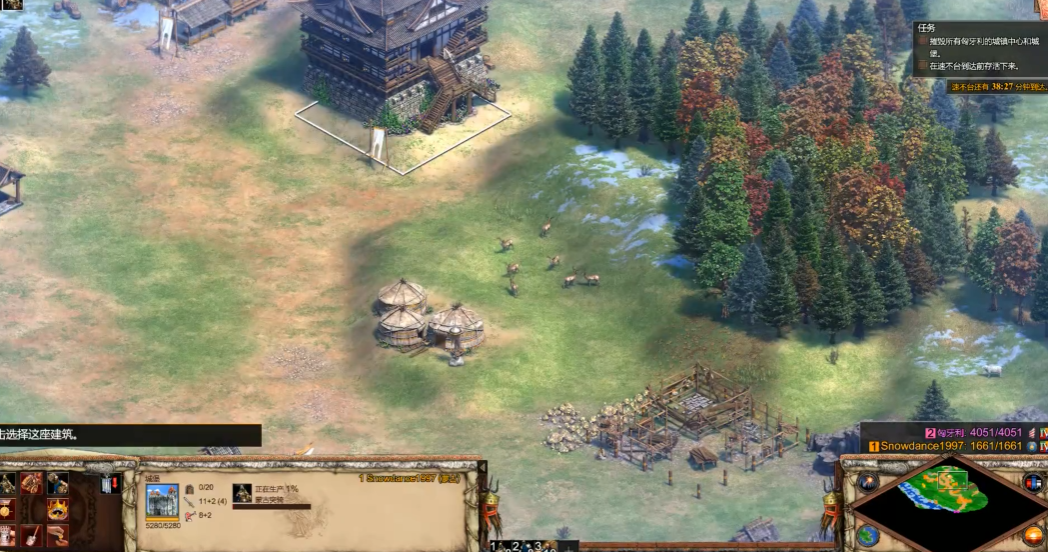Image resolution: width=1048 pixels, height=552 pixels.
Task: Open the objectives panel titled 任务
Action: pyautogui.click(x=926, y=28)
